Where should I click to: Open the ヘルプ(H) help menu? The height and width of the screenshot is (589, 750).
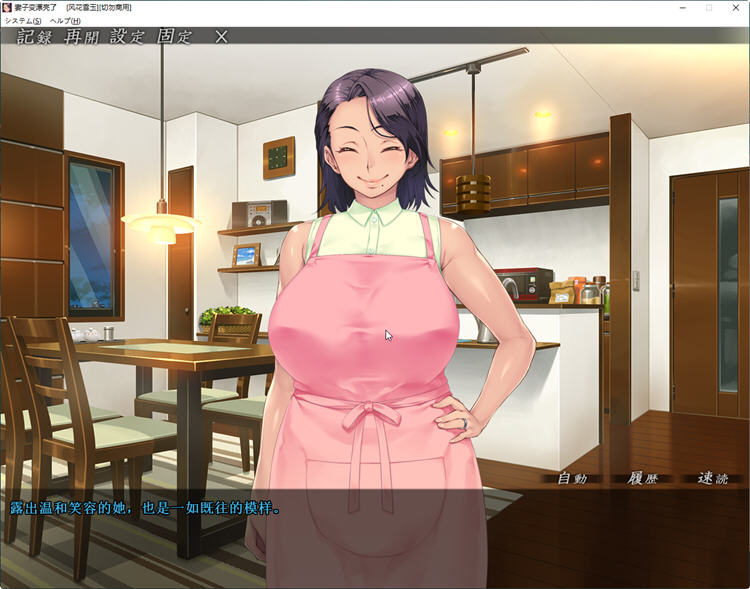[65, 21]
